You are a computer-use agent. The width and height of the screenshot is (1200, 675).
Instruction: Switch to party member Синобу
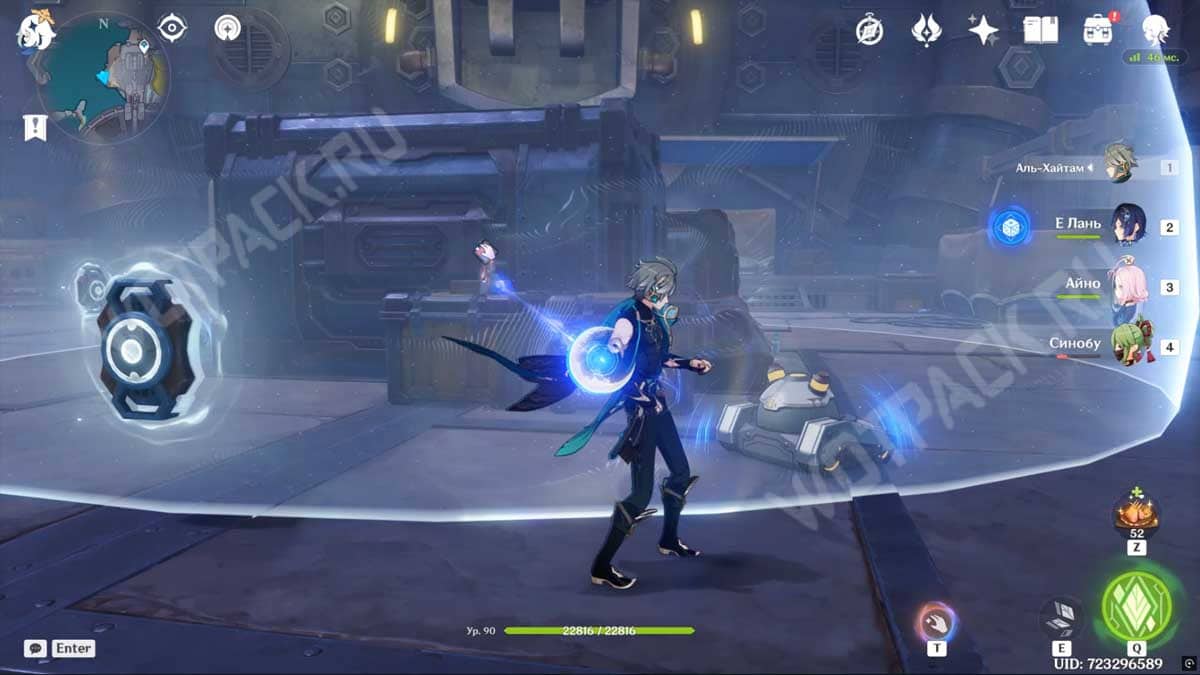click(x=1129, y=345)
